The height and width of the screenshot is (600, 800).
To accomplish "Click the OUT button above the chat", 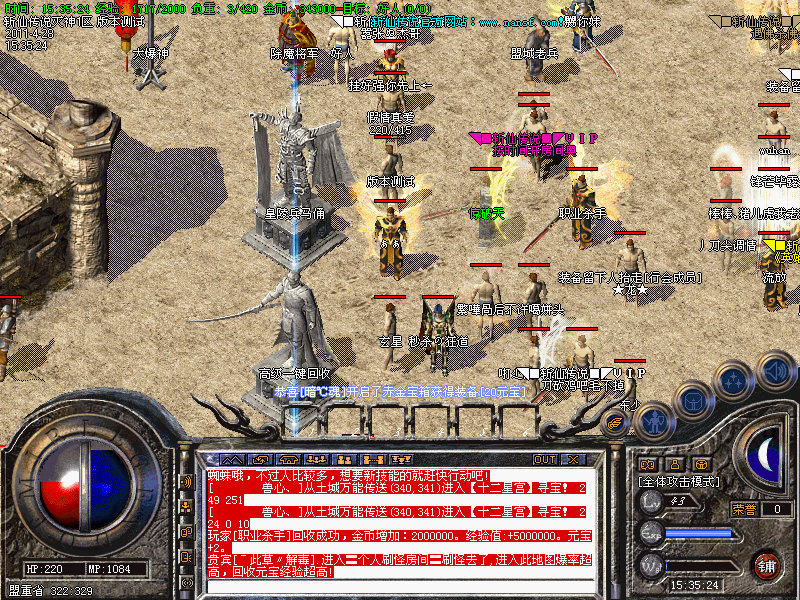I will coord(545,460).
